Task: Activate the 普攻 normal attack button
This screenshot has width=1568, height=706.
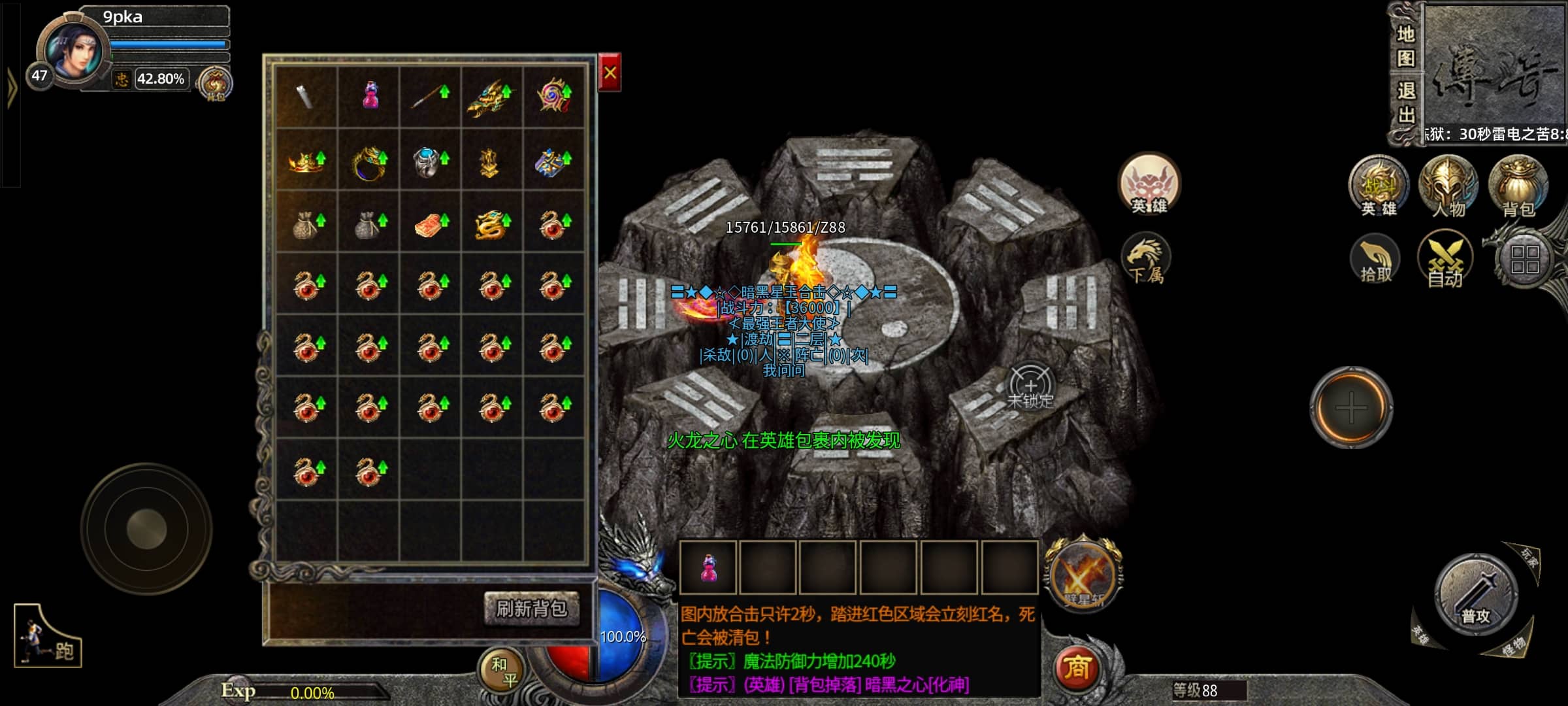Action: tap(1476, 596)
